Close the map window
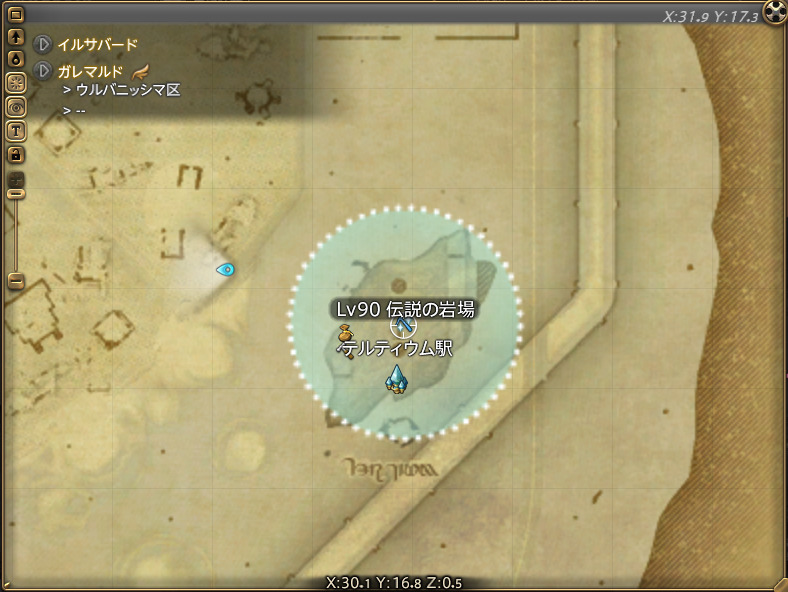Viewport: 788px width, 592px height. click(x=775, y=13)
